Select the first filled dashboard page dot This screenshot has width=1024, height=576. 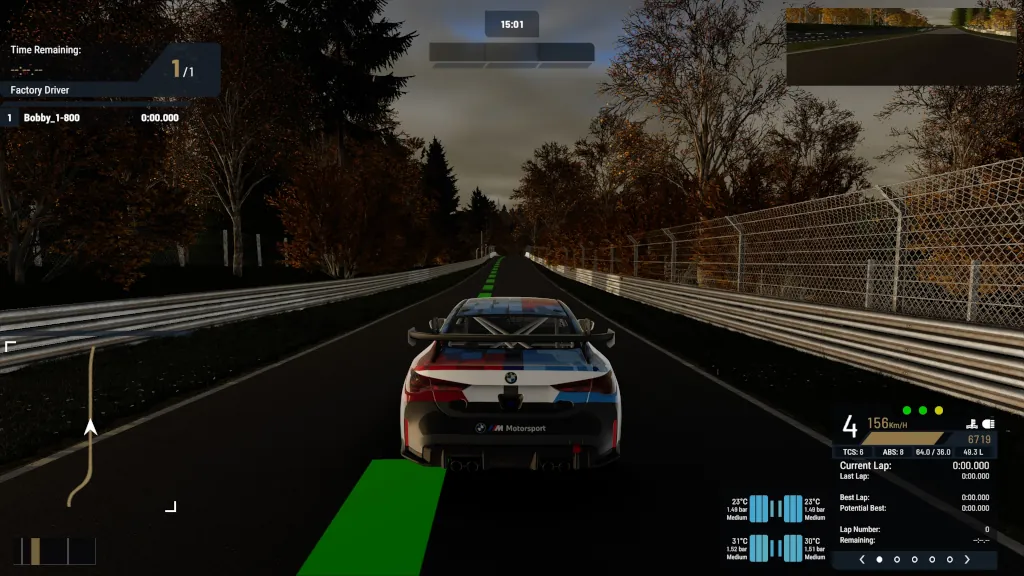point(880,560)
